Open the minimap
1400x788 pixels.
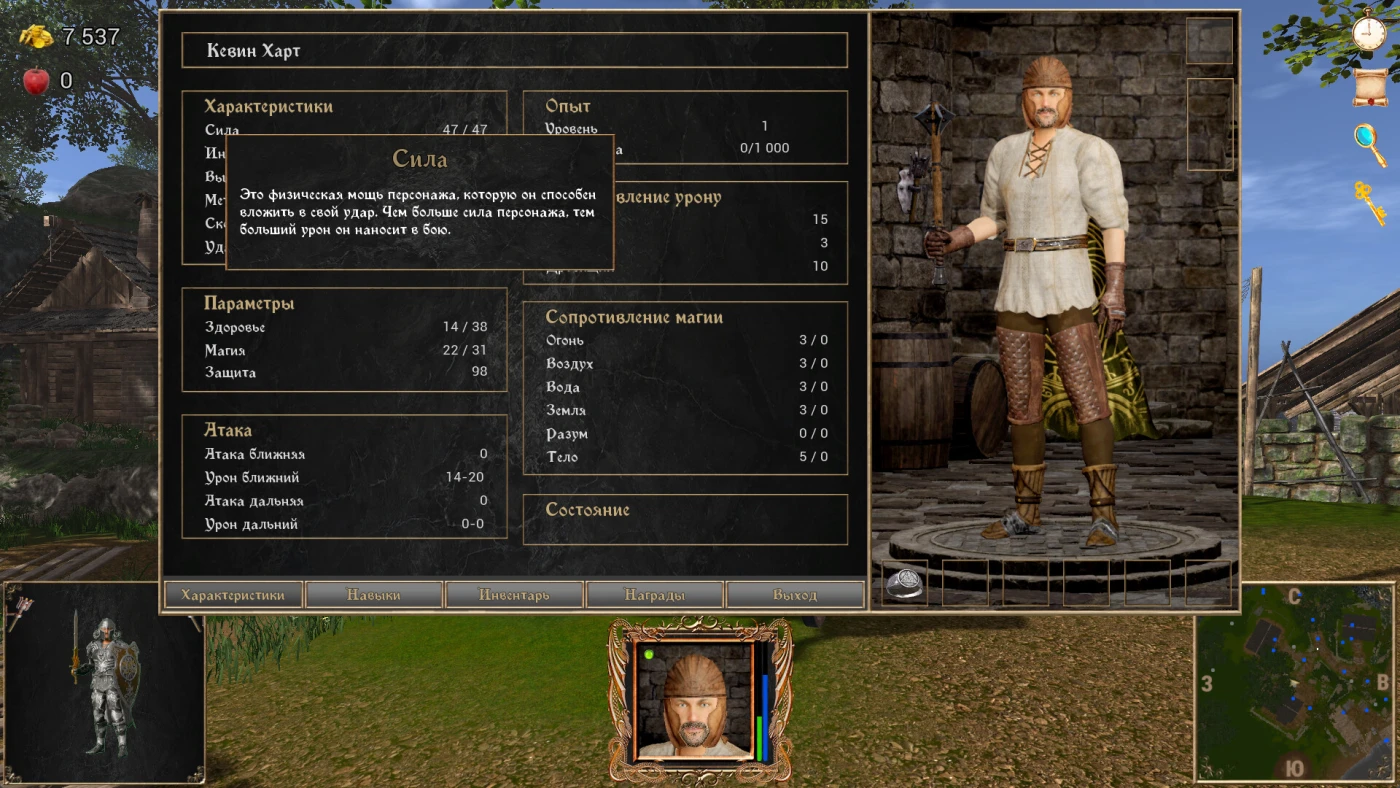coord(1295,683)
